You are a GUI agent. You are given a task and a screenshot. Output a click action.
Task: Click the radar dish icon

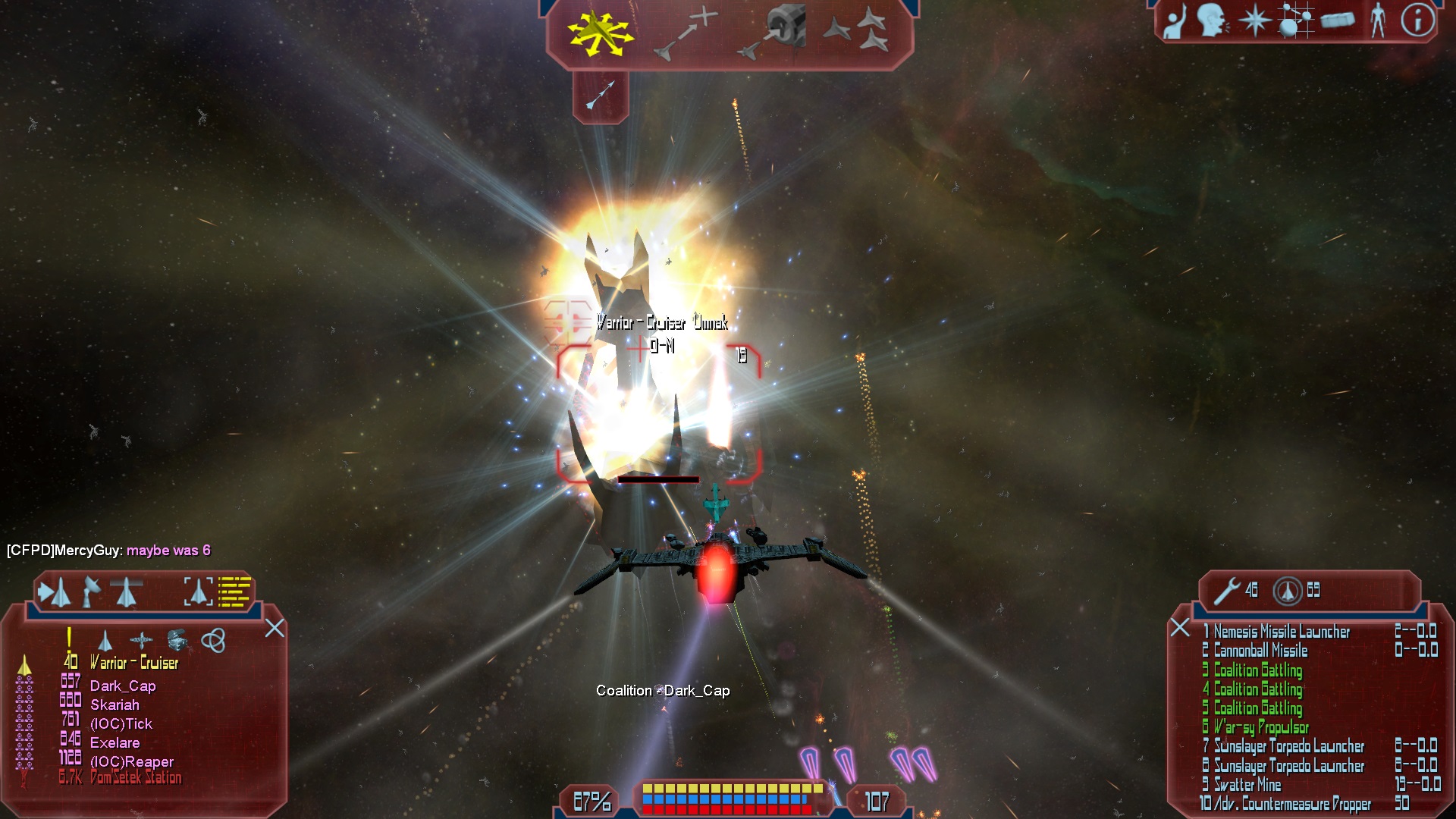pos(91,591)
